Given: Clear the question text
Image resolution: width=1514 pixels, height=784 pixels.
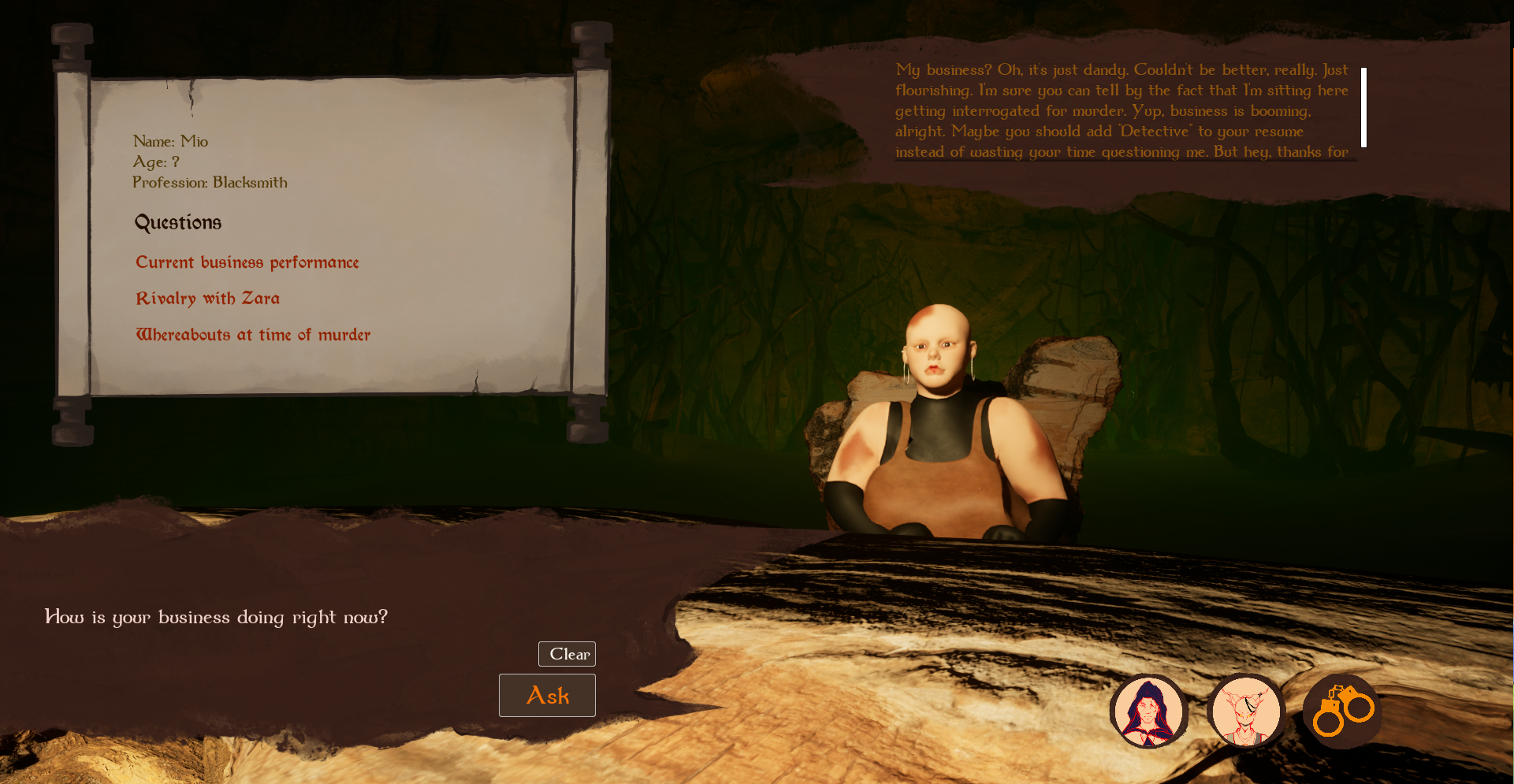Looking at the screenshot, I should 567,654.
